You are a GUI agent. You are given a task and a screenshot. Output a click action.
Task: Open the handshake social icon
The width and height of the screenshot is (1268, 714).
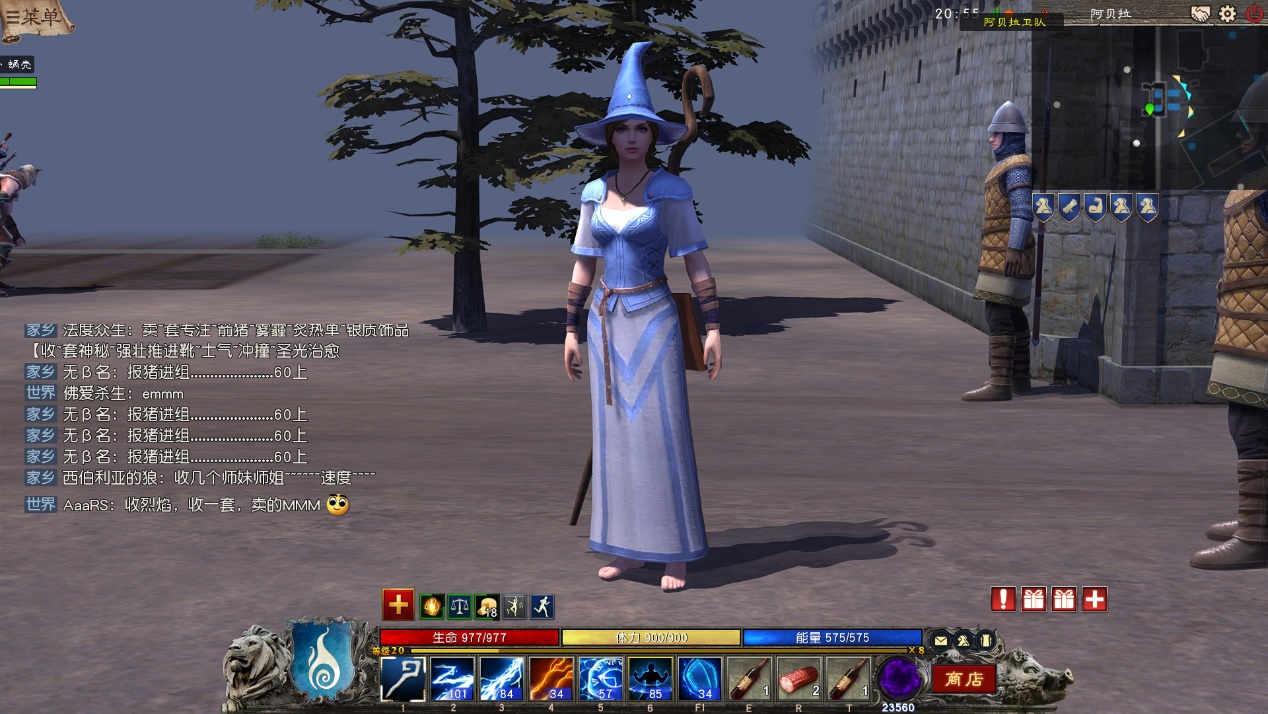(1200, 14)
